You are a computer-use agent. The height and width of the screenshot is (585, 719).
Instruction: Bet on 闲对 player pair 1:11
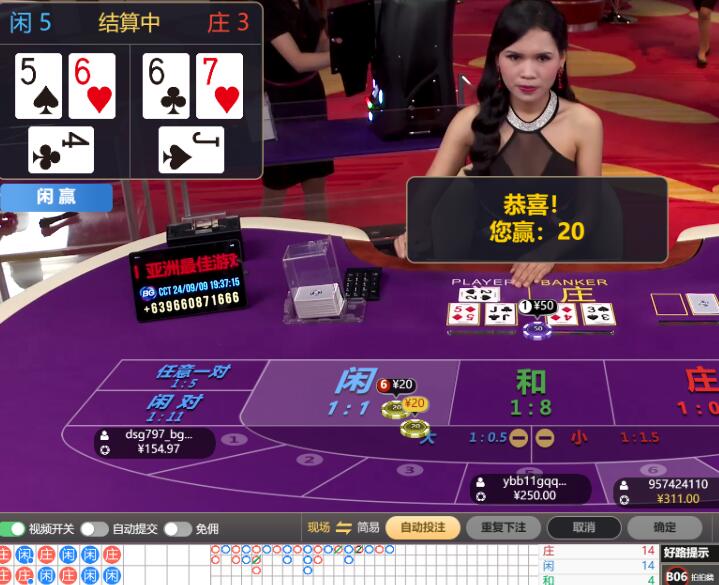point(172,407)
